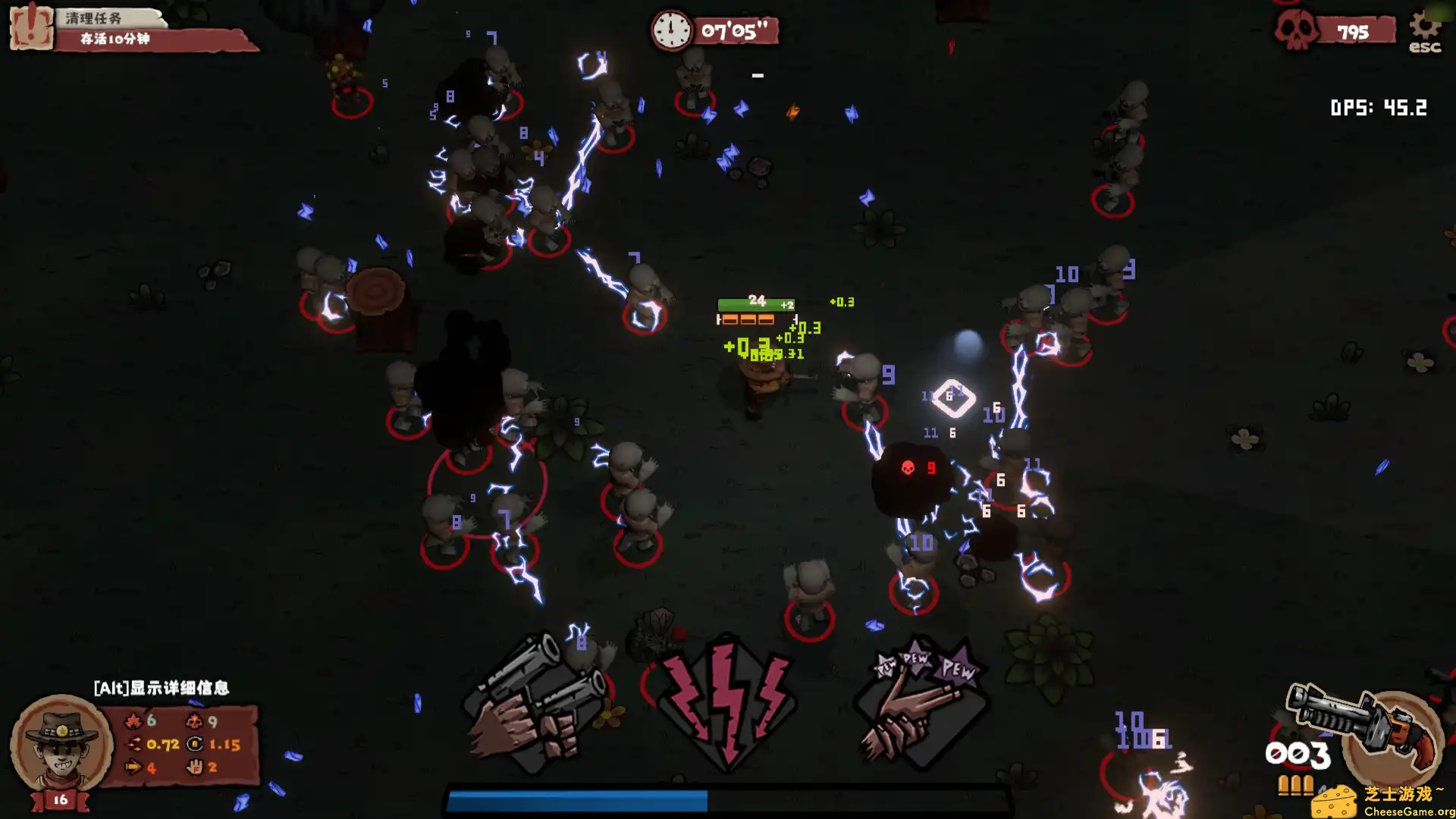Activate the PEW finger-gun skill
1456x819 pixels.
pyautogui.click(x=921, y=703)
